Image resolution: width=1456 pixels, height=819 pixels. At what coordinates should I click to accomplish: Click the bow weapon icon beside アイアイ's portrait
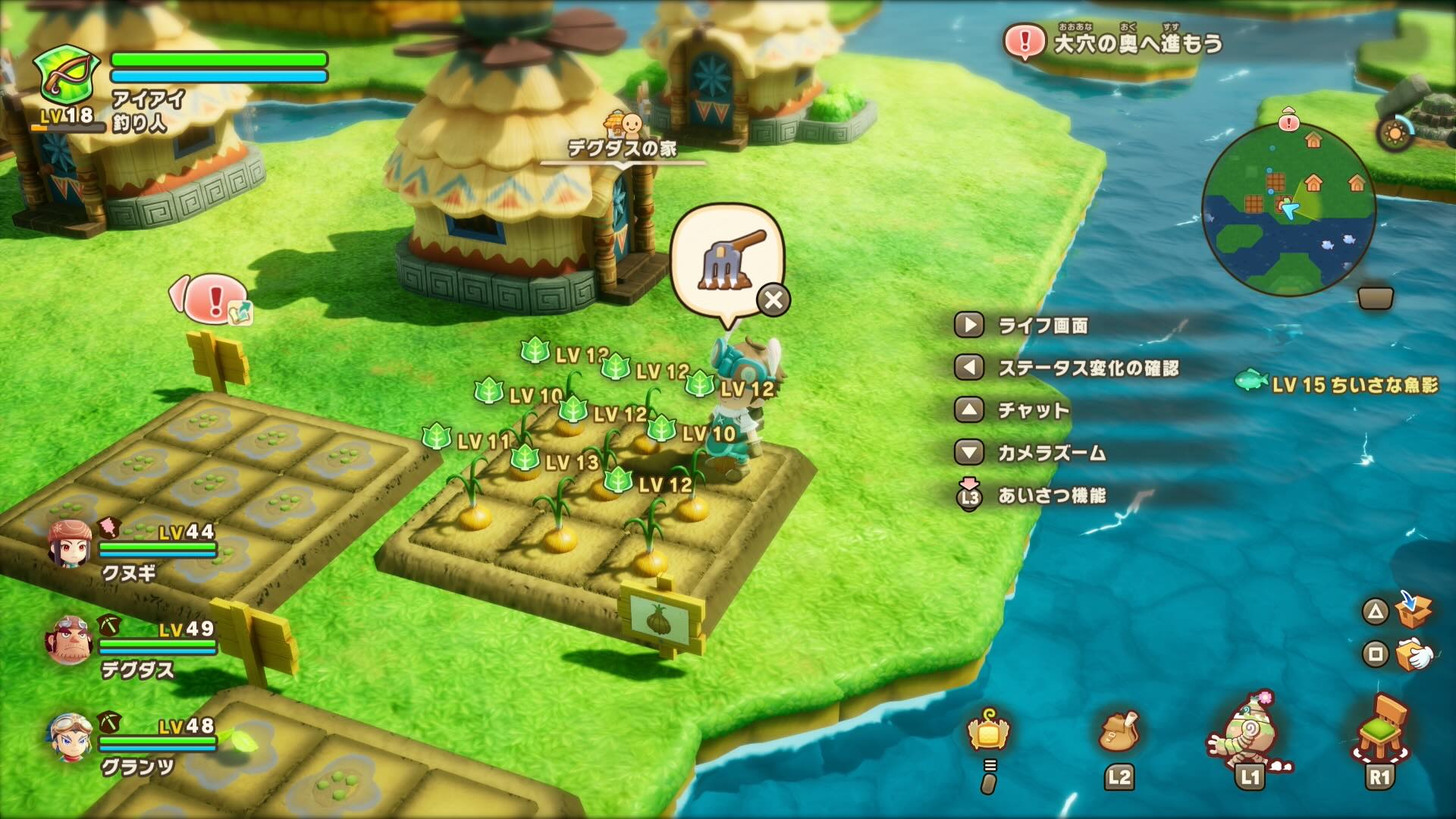click(67, 72)
